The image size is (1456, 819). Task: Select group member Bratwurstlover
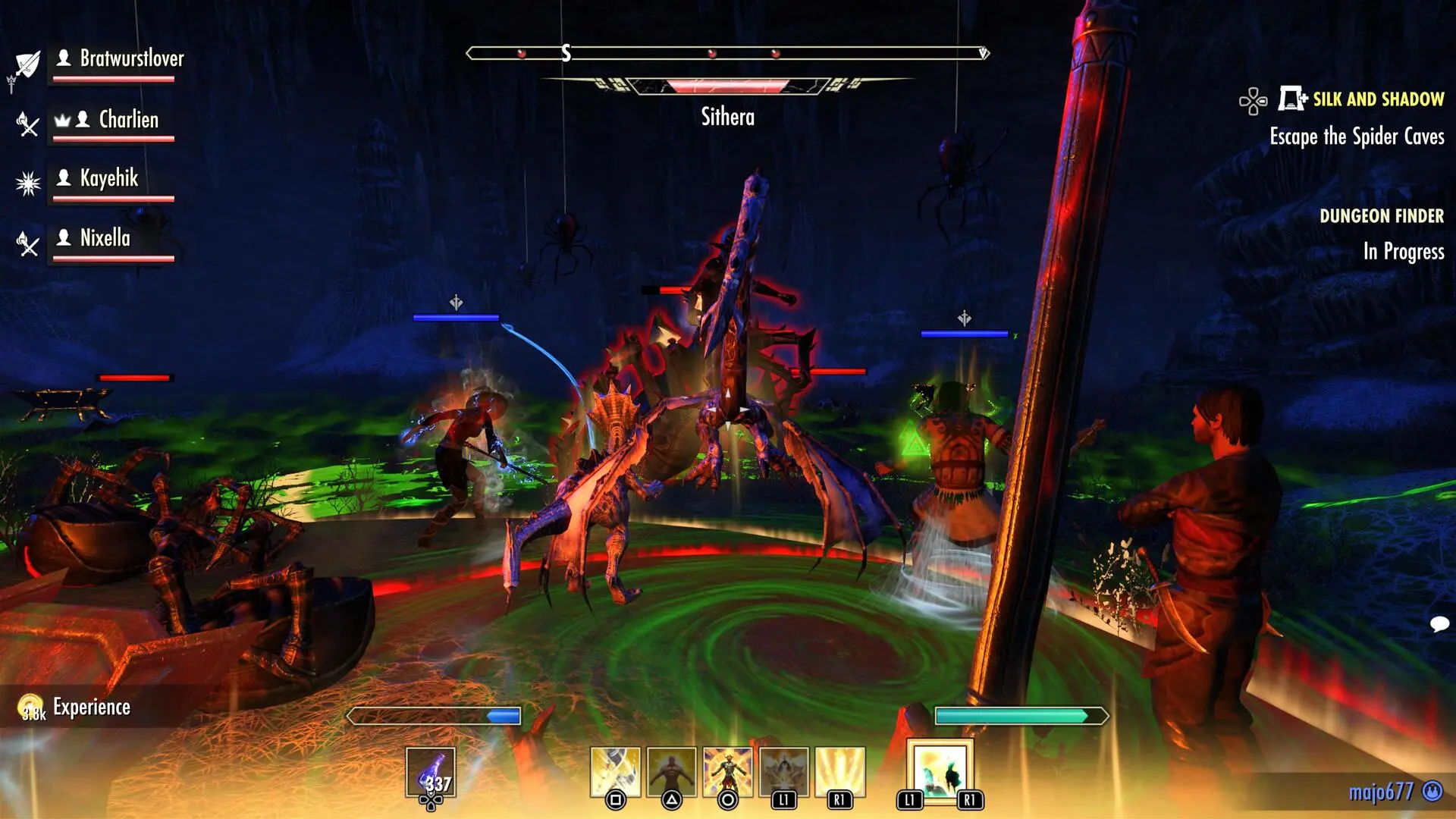pos(131,59)
